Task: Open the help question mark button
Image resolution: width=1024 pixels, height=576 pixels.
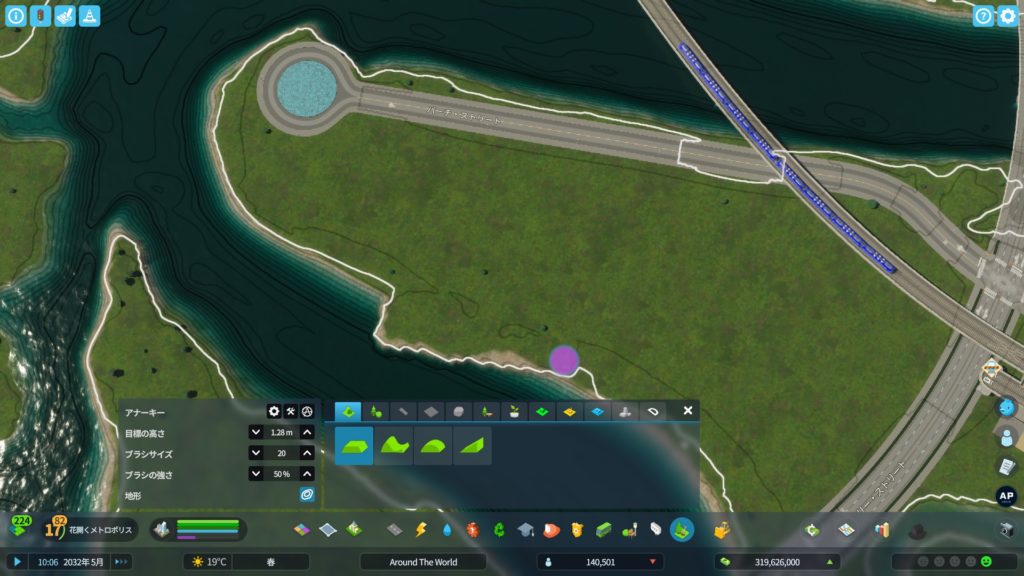Action: (x=983, y=16)
